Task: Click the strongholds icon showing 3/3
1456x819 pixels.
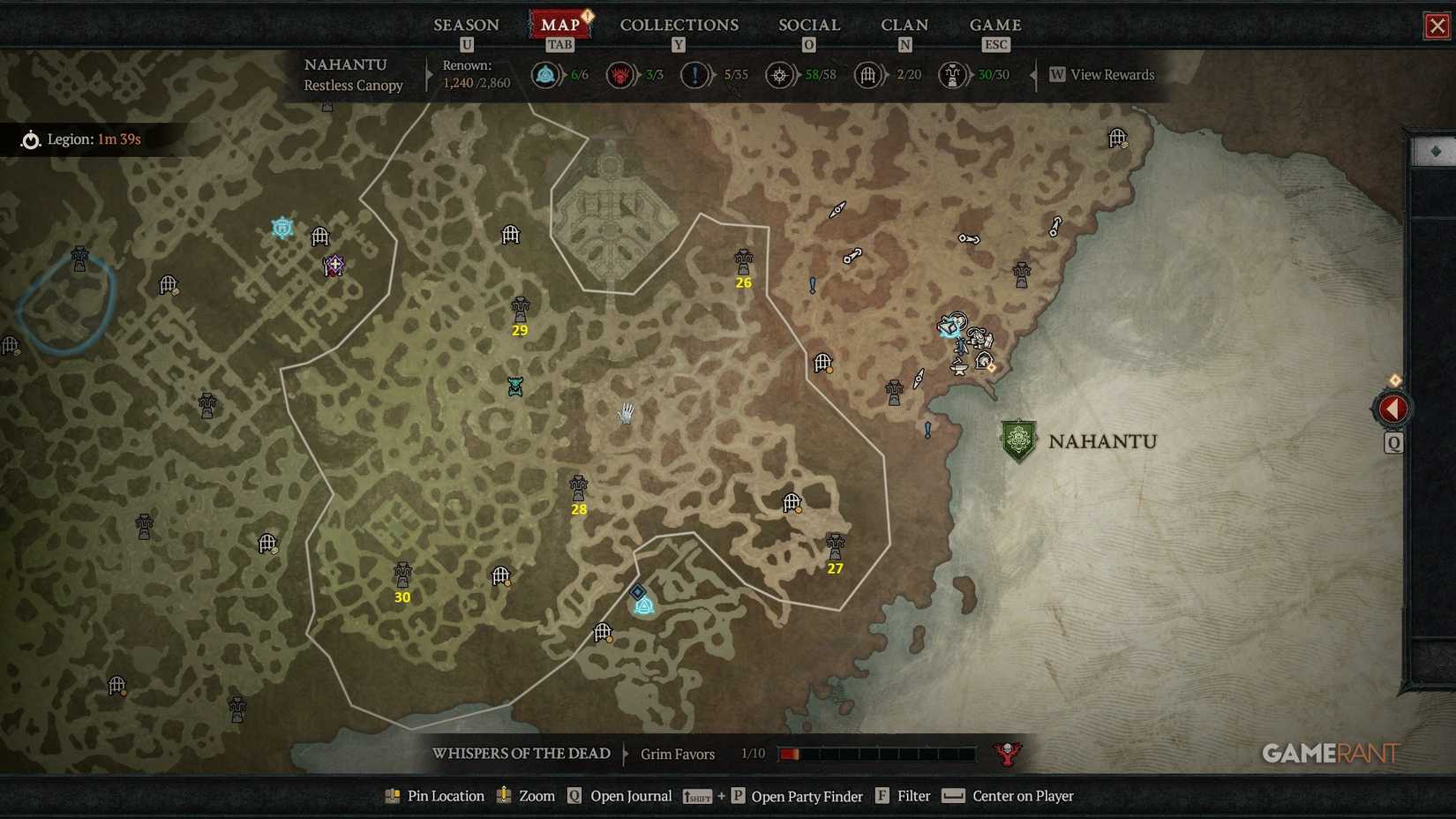Action: (x=620, y=75)
